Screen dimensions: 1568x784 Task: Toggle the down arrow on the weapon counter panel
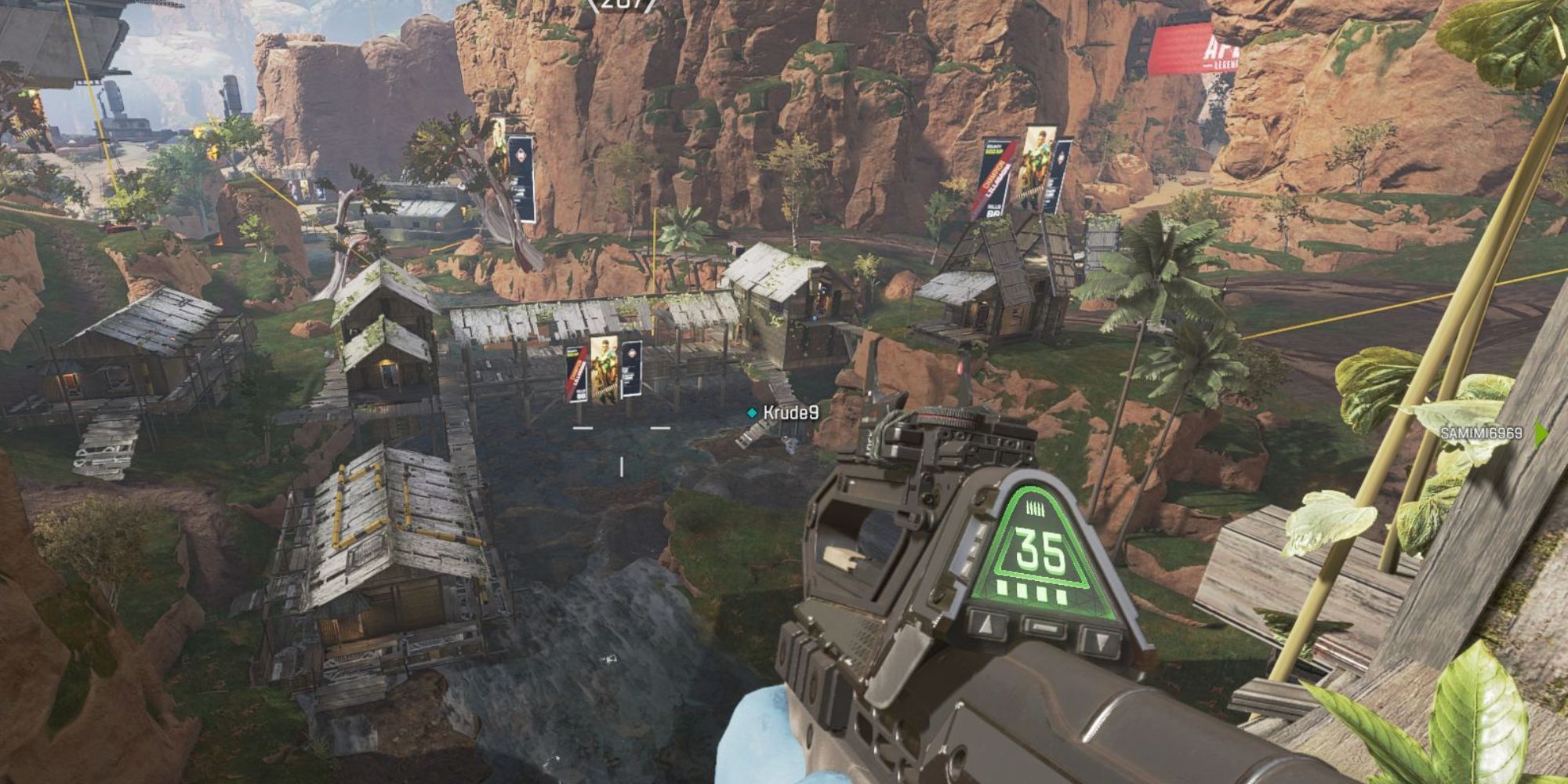[x=1101, y=642]
